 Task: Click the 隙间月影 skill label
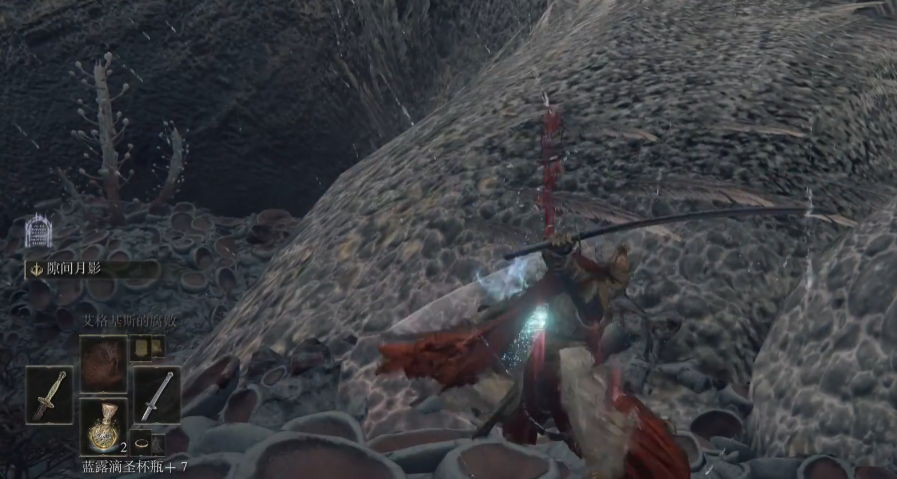click(90, 269)
